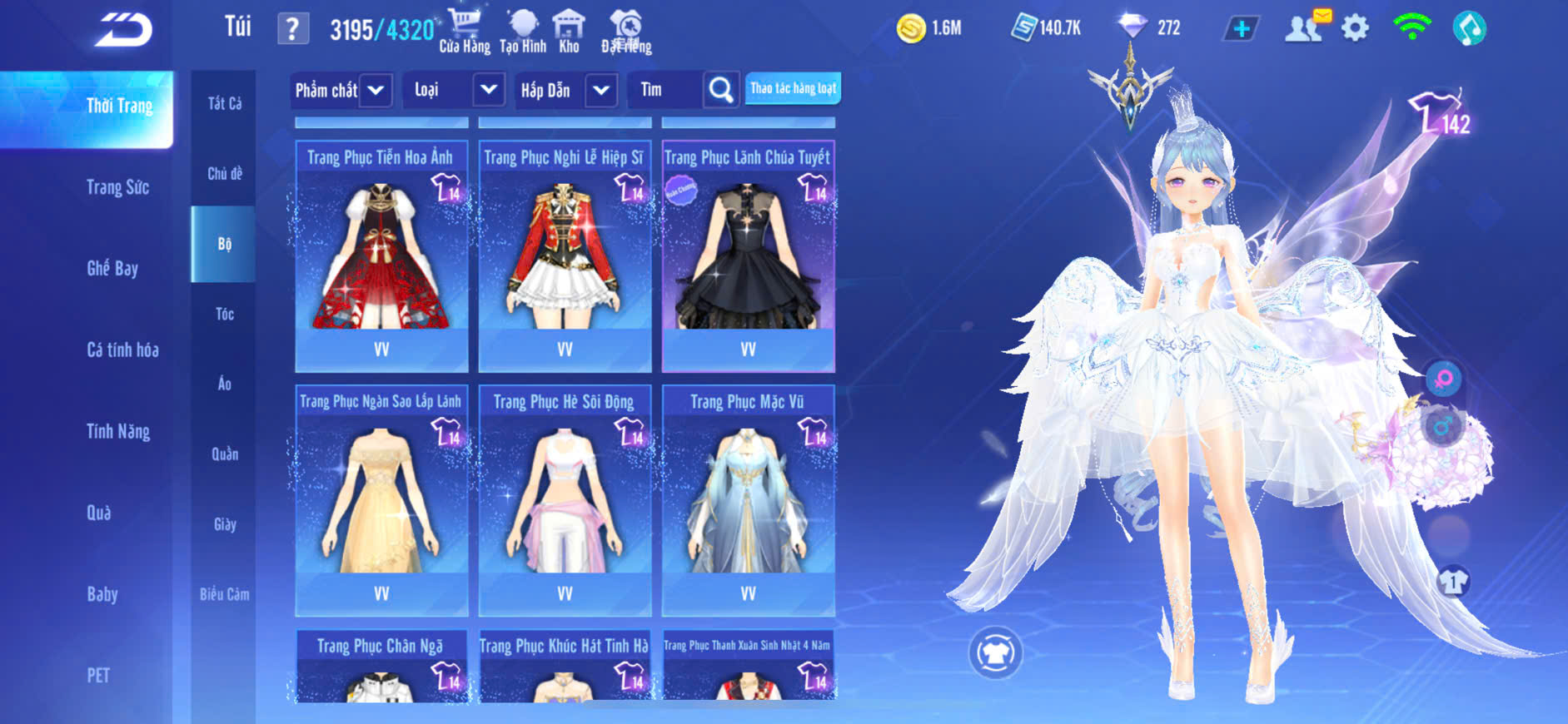
Task: Open the Kho storage
Action: [x=569, y=31]
